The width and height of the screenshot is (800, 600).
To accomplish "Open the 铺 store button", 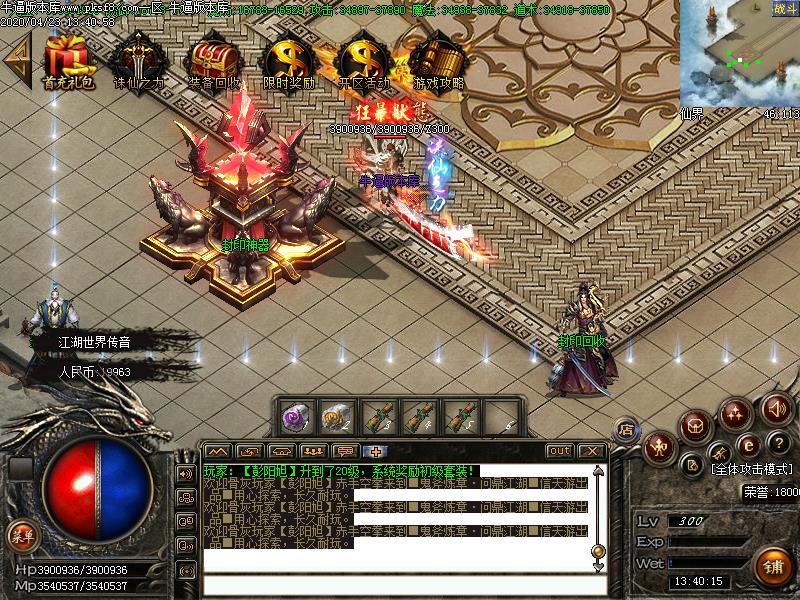I will tap(771, 565).
